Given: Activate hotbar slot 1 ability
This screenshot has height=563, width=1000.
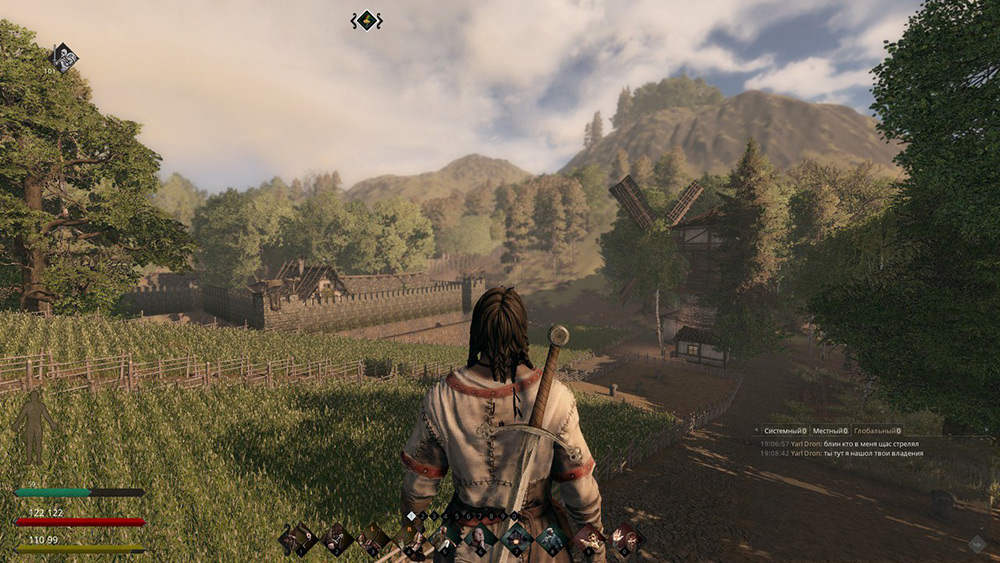Looking at the screenshot, I should tap(298, 539).
